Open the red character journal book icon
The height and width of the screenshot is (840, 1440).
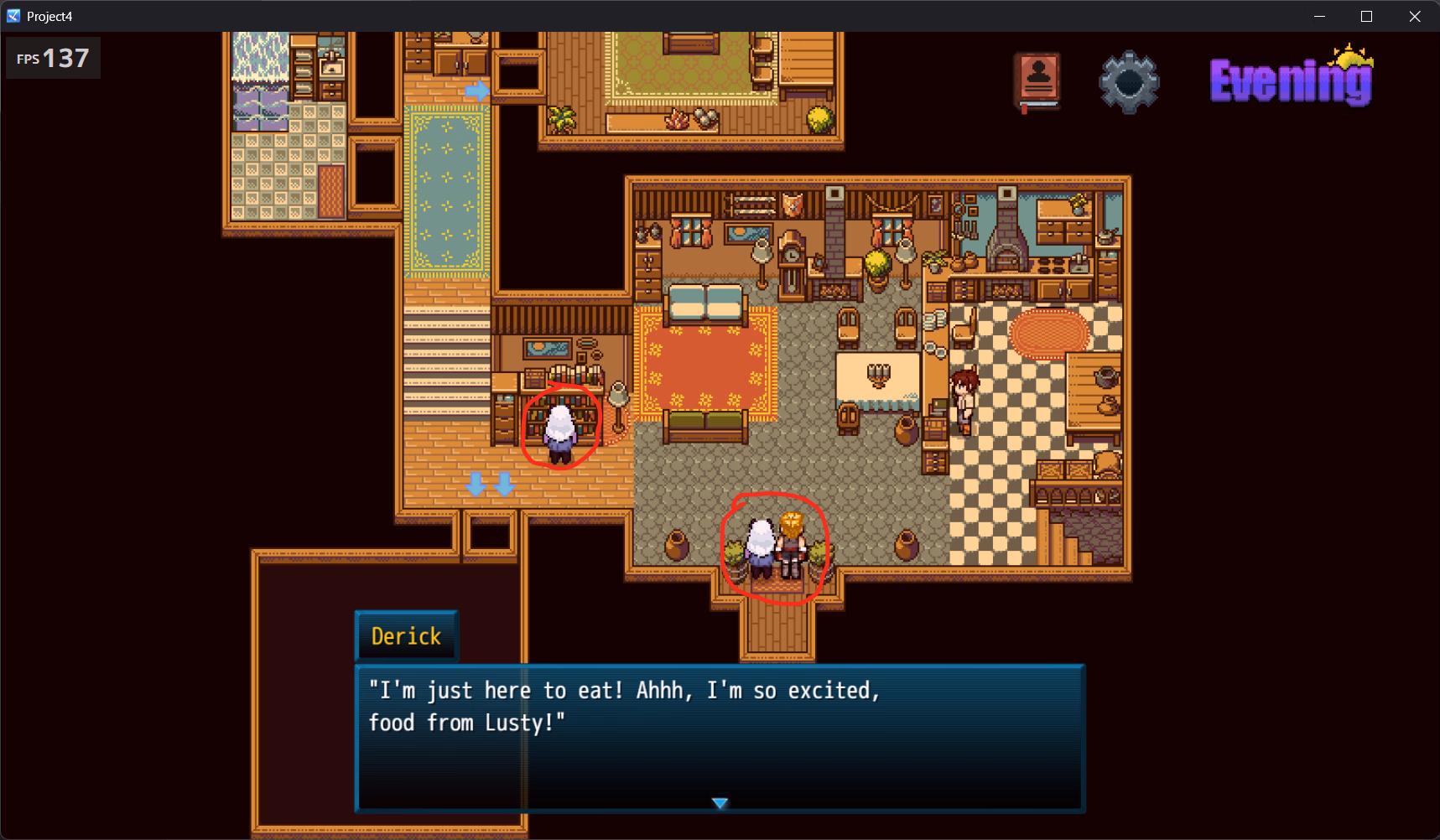[x=1037, y=81]
